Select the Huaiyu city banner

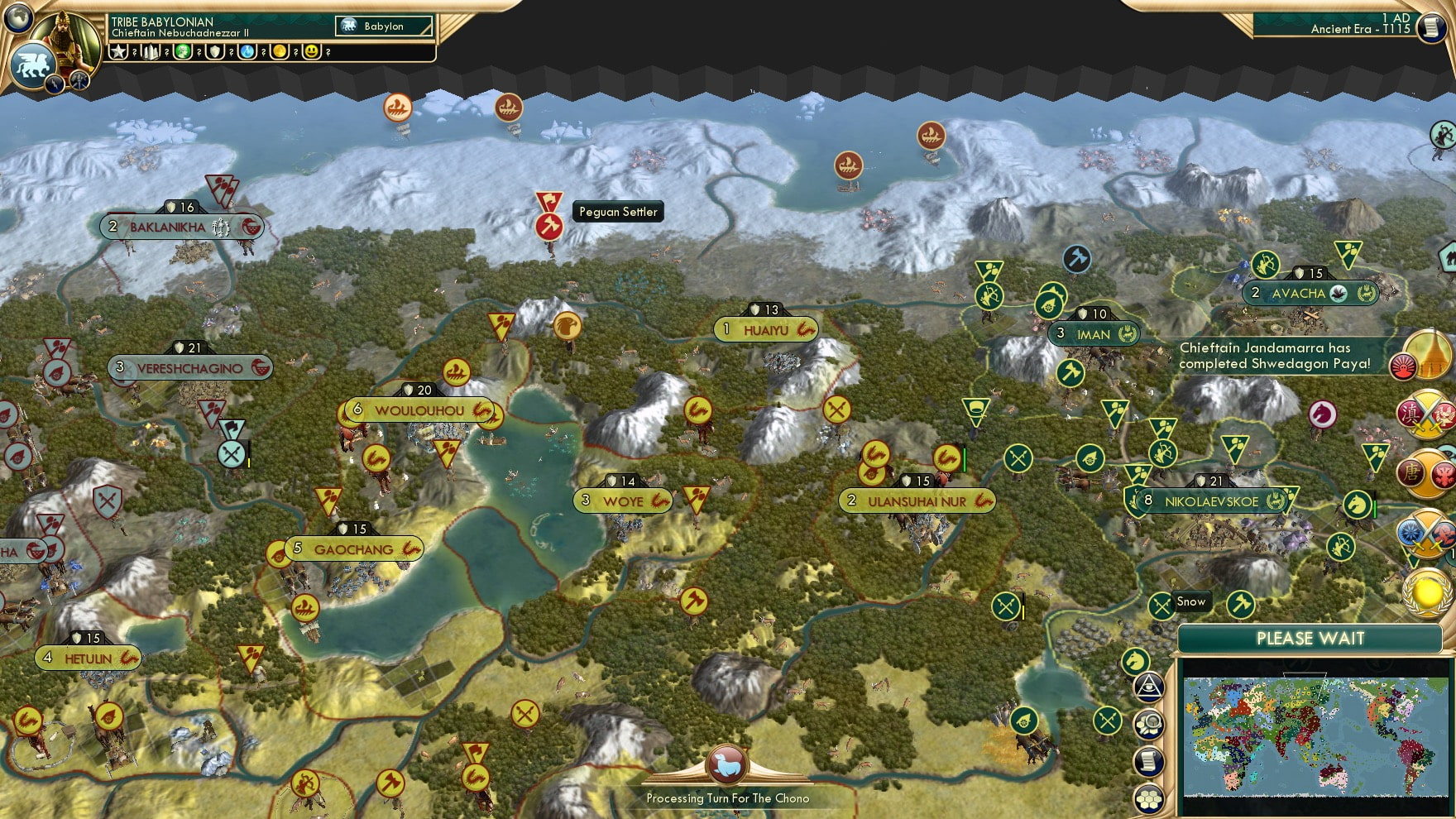pos(765,328)
